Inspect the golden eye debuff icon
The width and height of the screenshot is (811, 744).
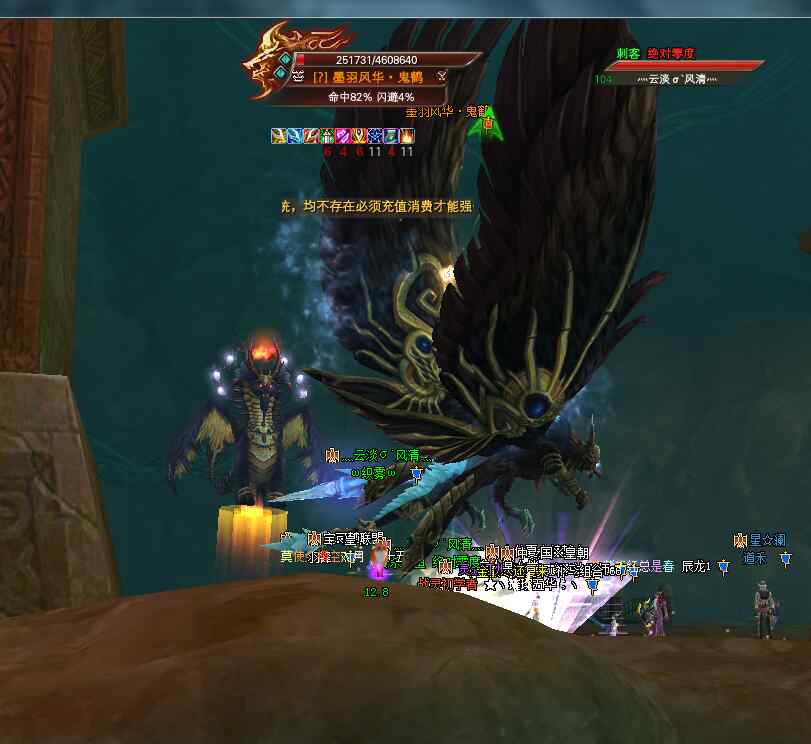[x=358, y=136]
